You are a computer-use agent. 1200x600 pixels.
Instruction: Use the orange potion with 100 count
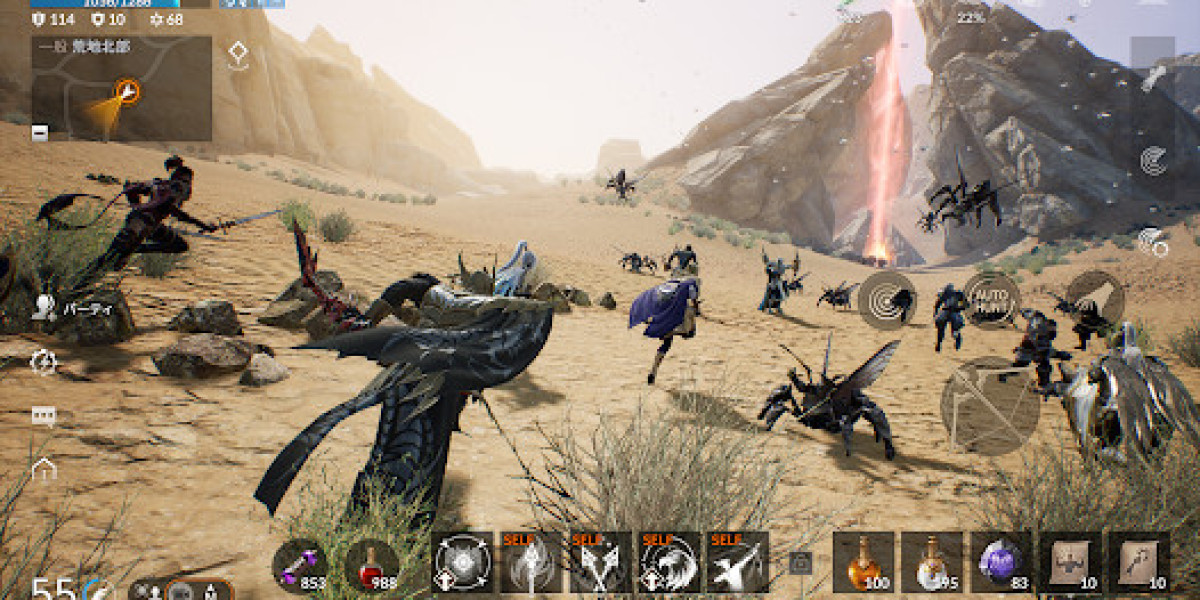(862, 562)
